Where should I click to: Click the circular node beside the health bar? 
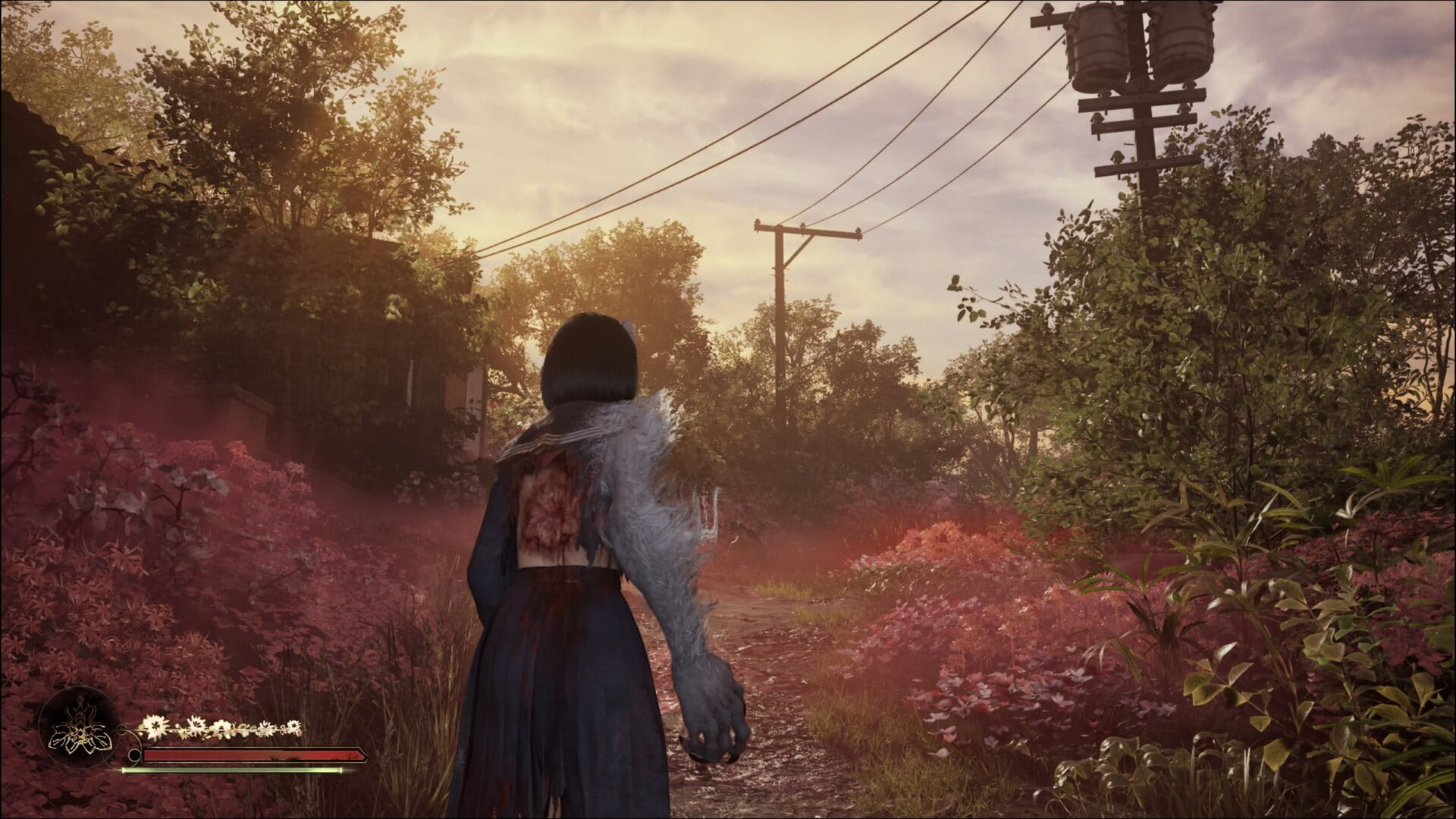pos(133,755)
